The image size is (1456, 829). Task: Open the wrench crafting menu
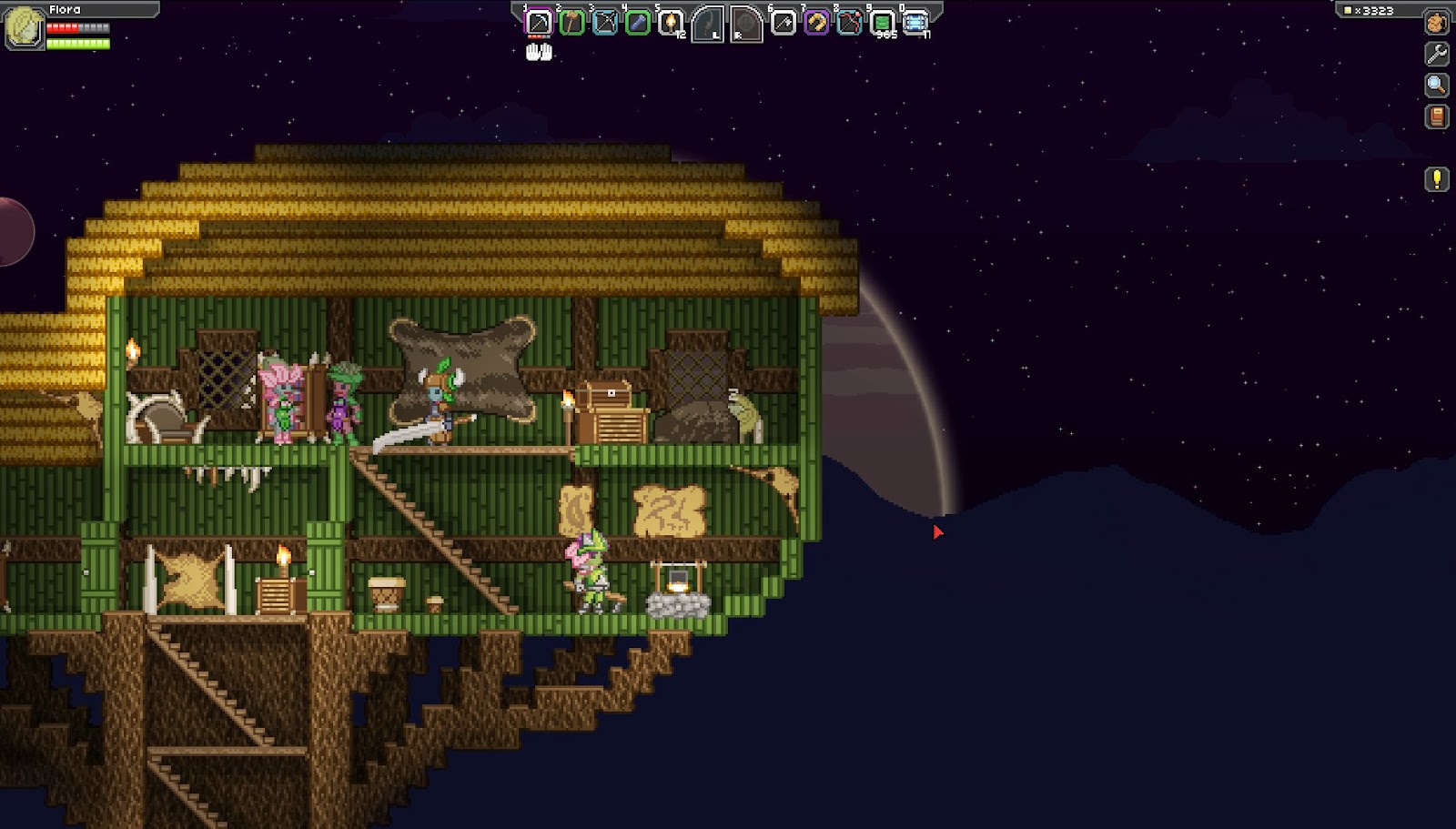(1437, 54)
